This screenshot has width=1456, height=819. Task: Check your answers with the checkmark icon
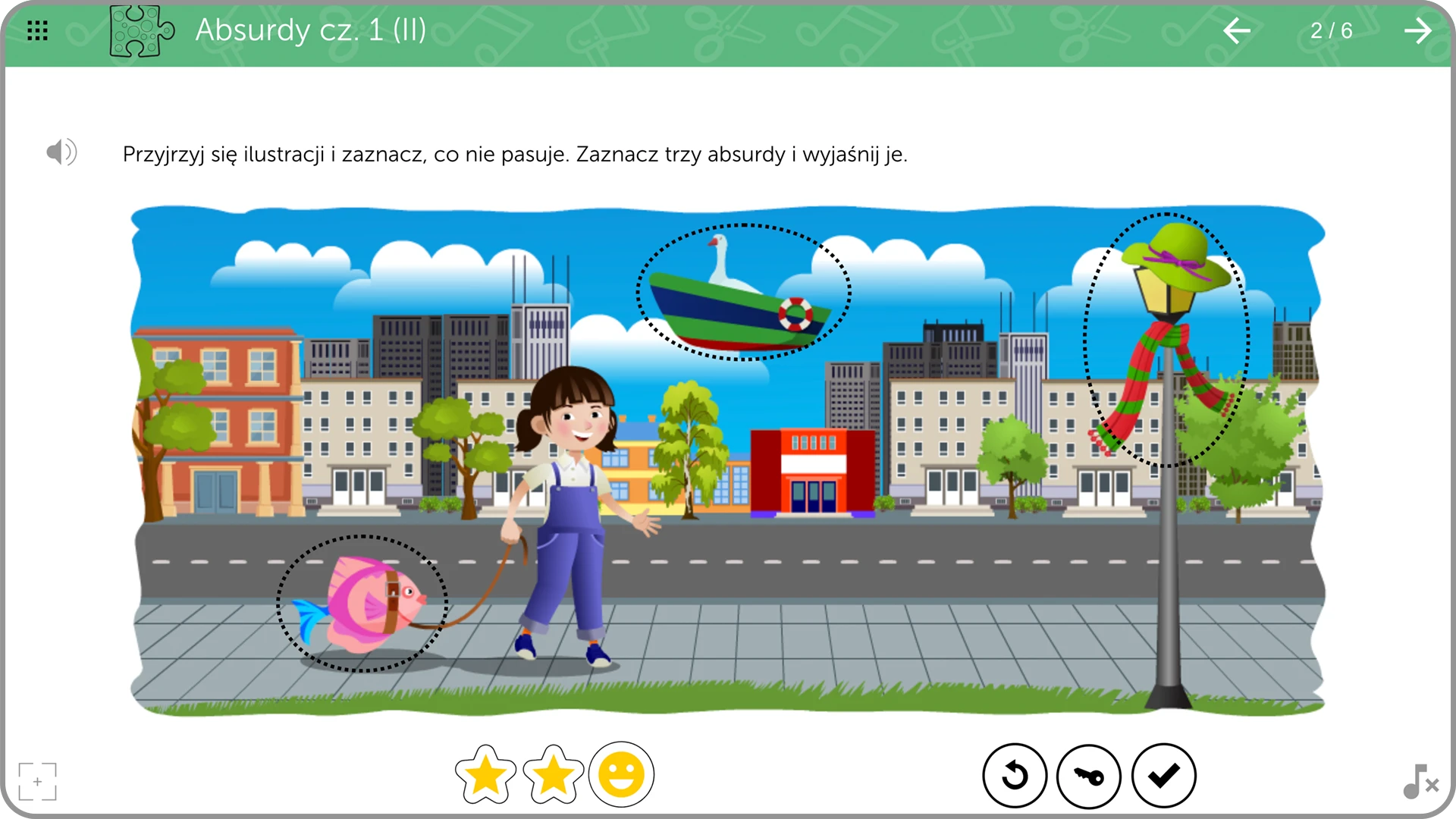(1164, 775)
